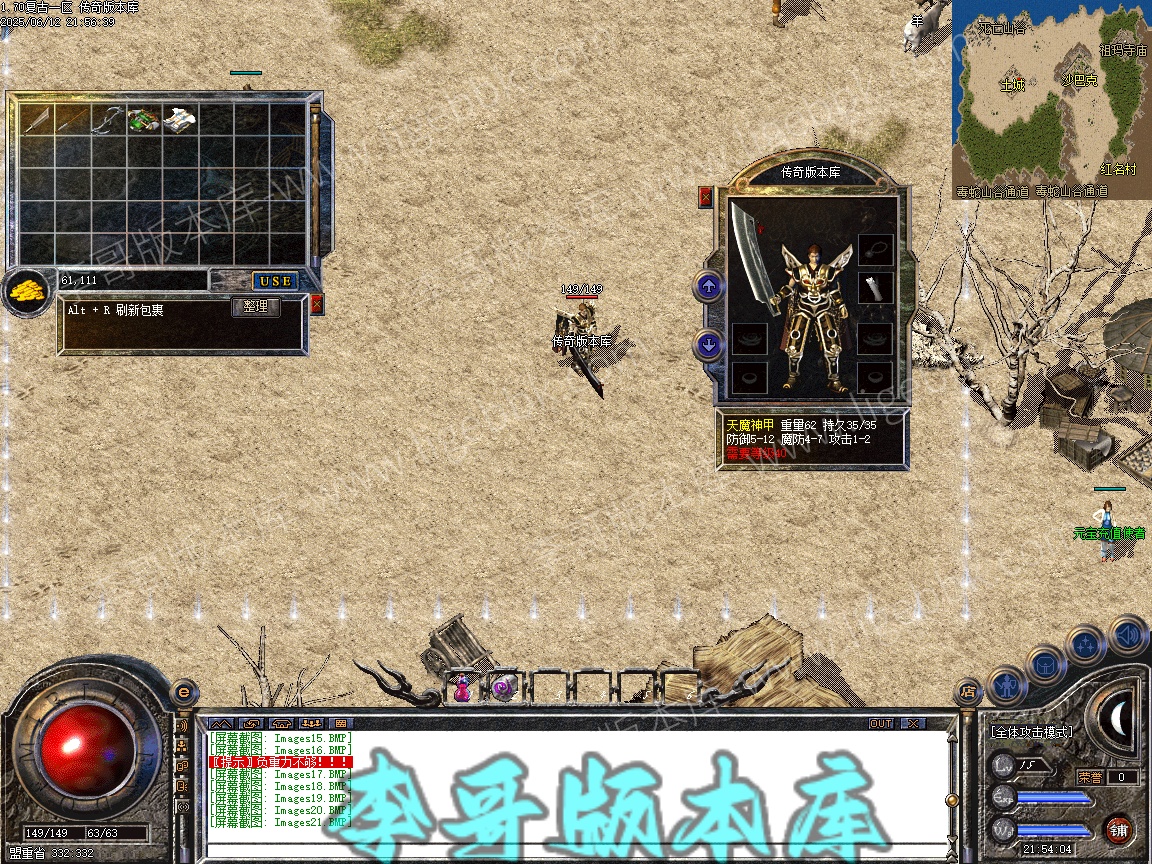The image size is (1152, 864).
Task: Close the character equipment panel
Action: tap(706, 197)
